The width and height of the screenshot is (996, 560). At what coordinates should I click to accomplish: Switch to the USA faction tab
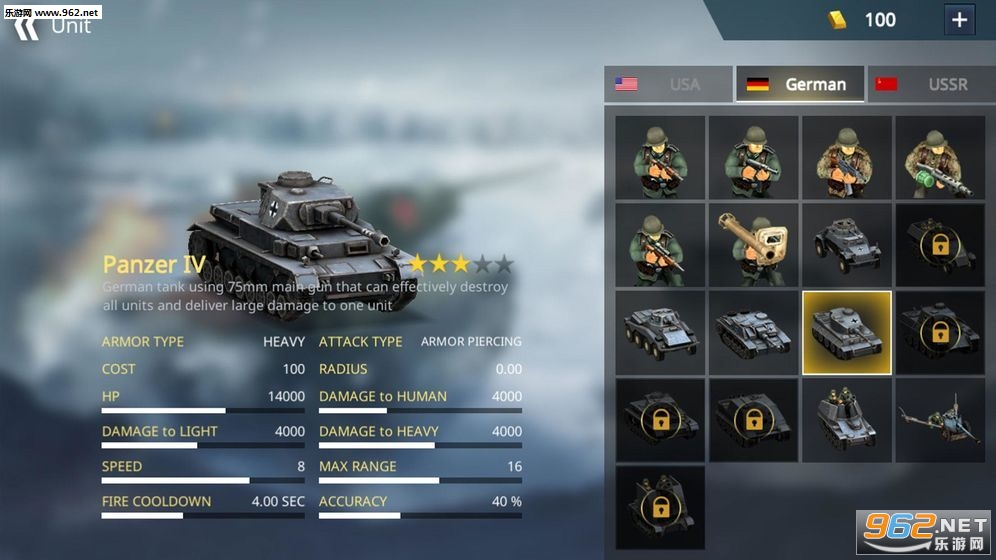coord(668,84)
